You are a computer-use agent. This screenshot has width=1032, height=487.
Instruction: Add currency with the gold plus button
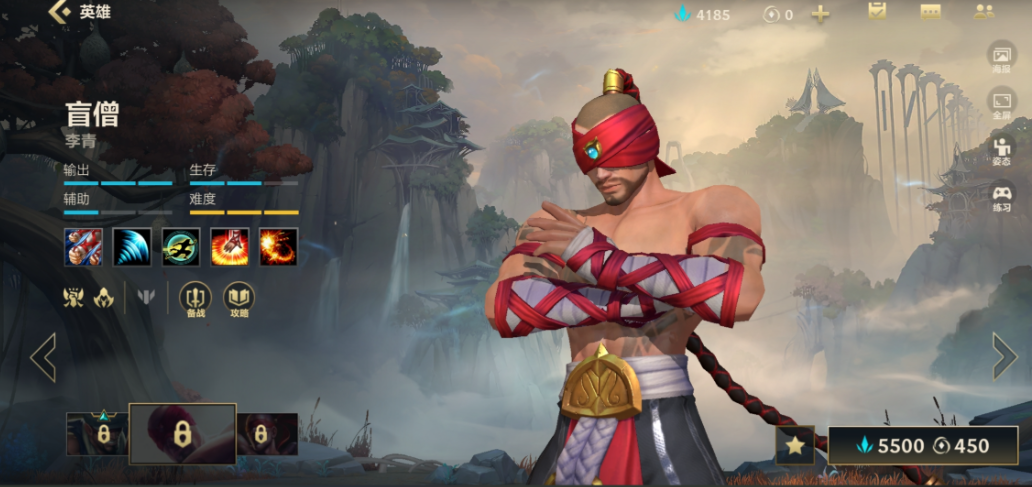820,14
